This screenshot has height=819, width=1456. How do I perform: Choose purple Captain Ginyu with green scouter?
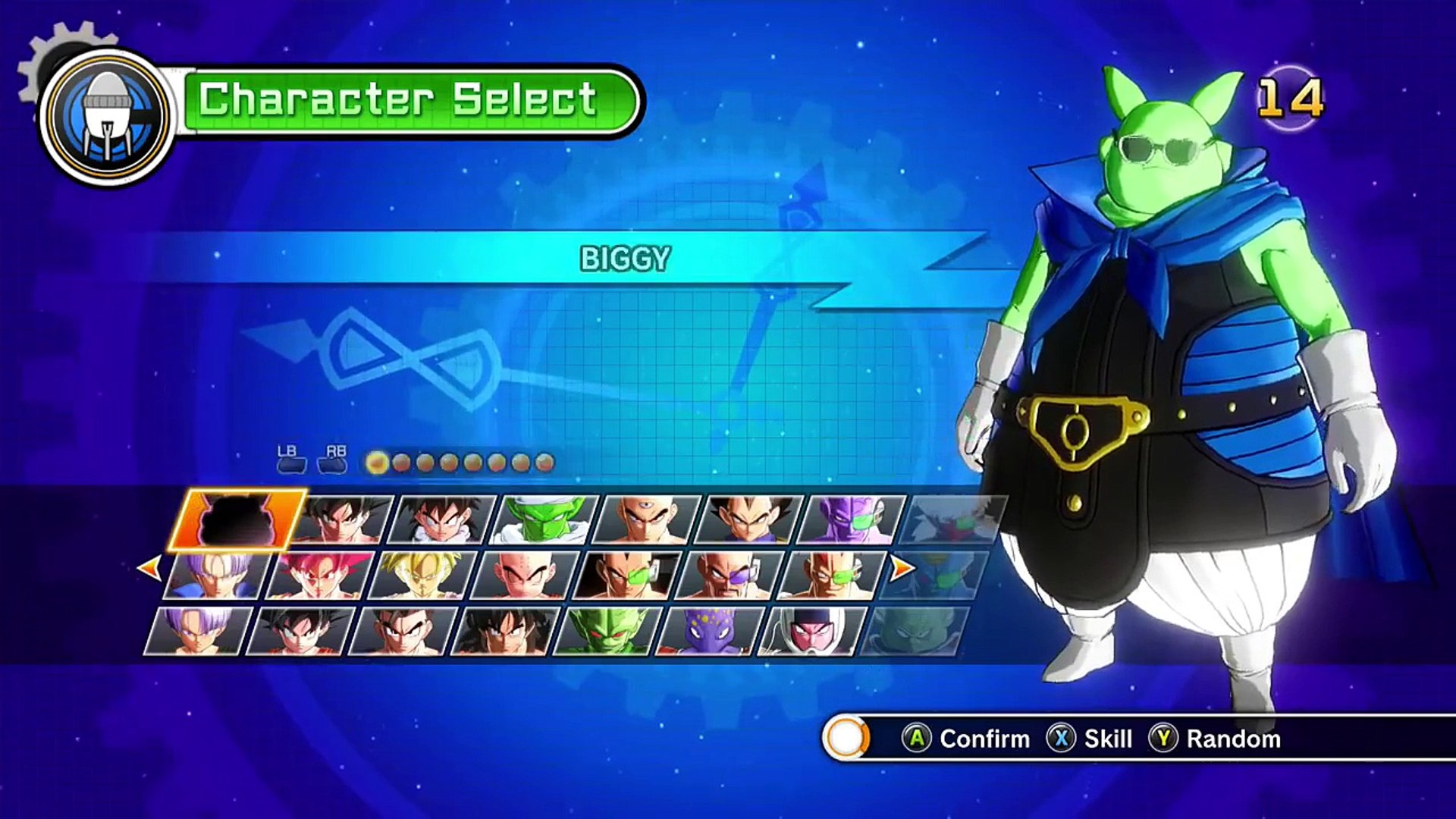pos(852,520)
